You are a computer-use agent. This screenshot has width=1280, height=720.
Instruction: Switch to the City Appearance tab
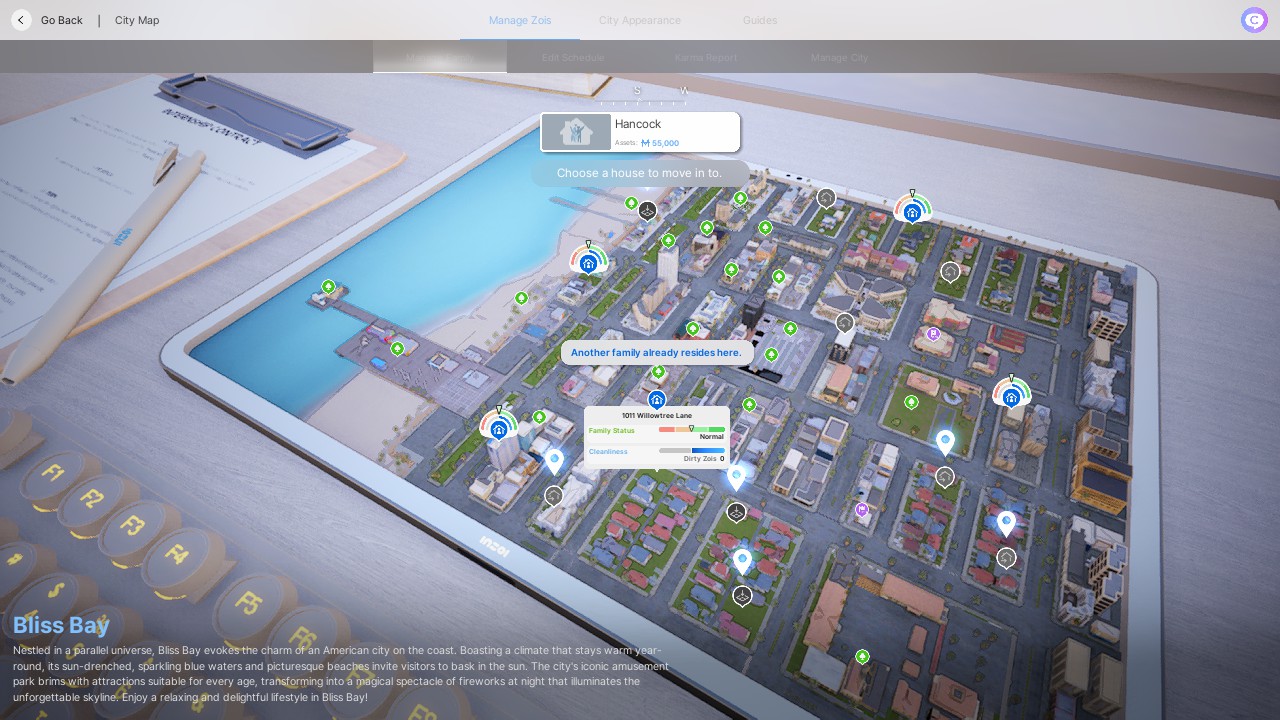(639, 20)
